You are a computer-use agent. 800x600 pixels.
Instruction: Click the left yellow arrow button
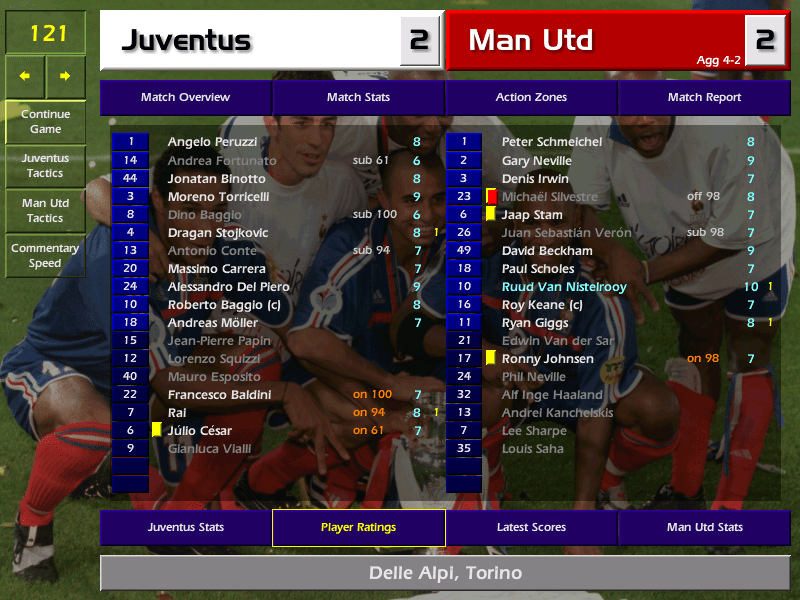[25, 76]
